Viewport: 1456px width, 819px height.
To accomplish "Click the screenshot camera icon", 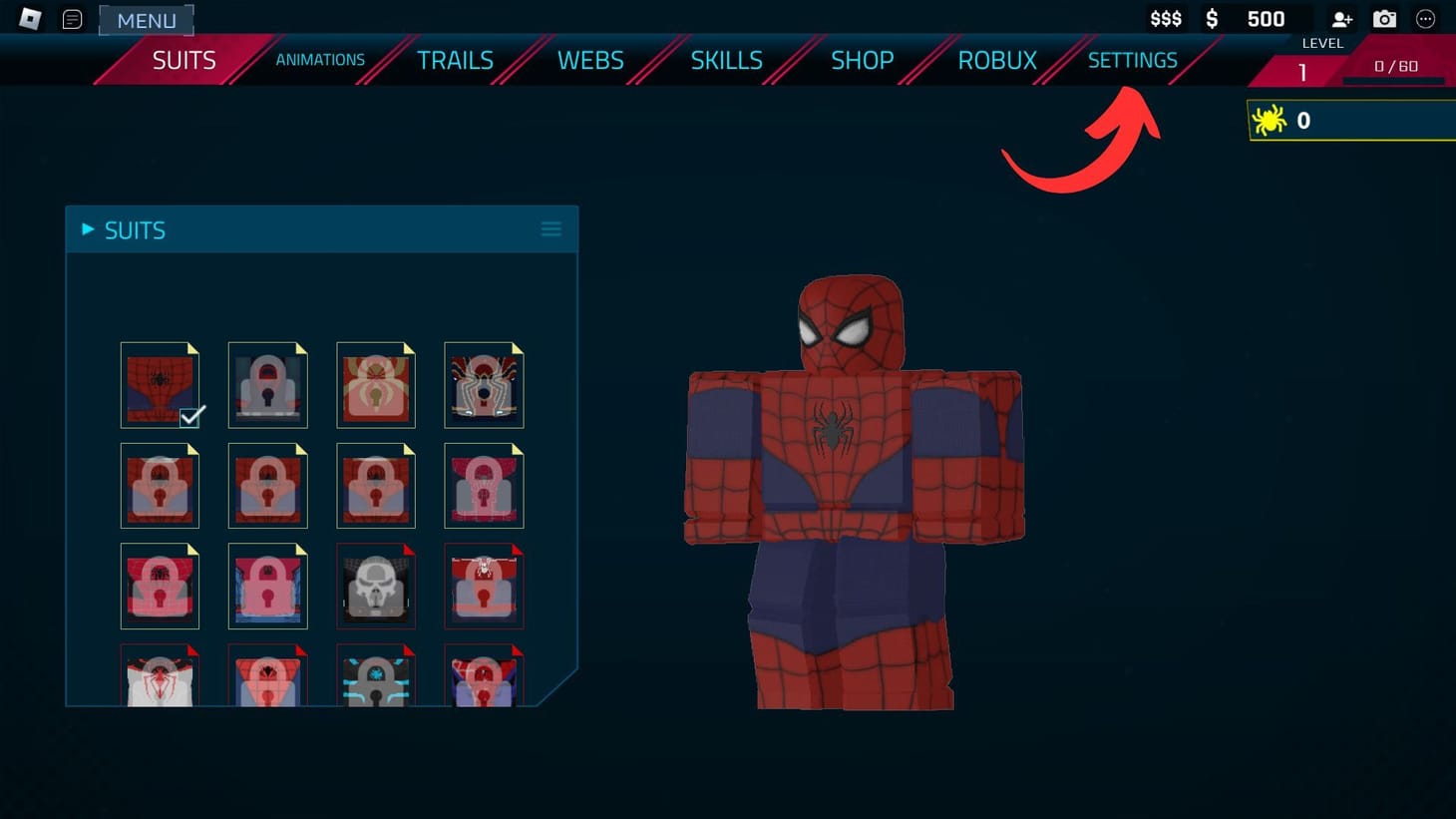I will (x=1384, y=18).
